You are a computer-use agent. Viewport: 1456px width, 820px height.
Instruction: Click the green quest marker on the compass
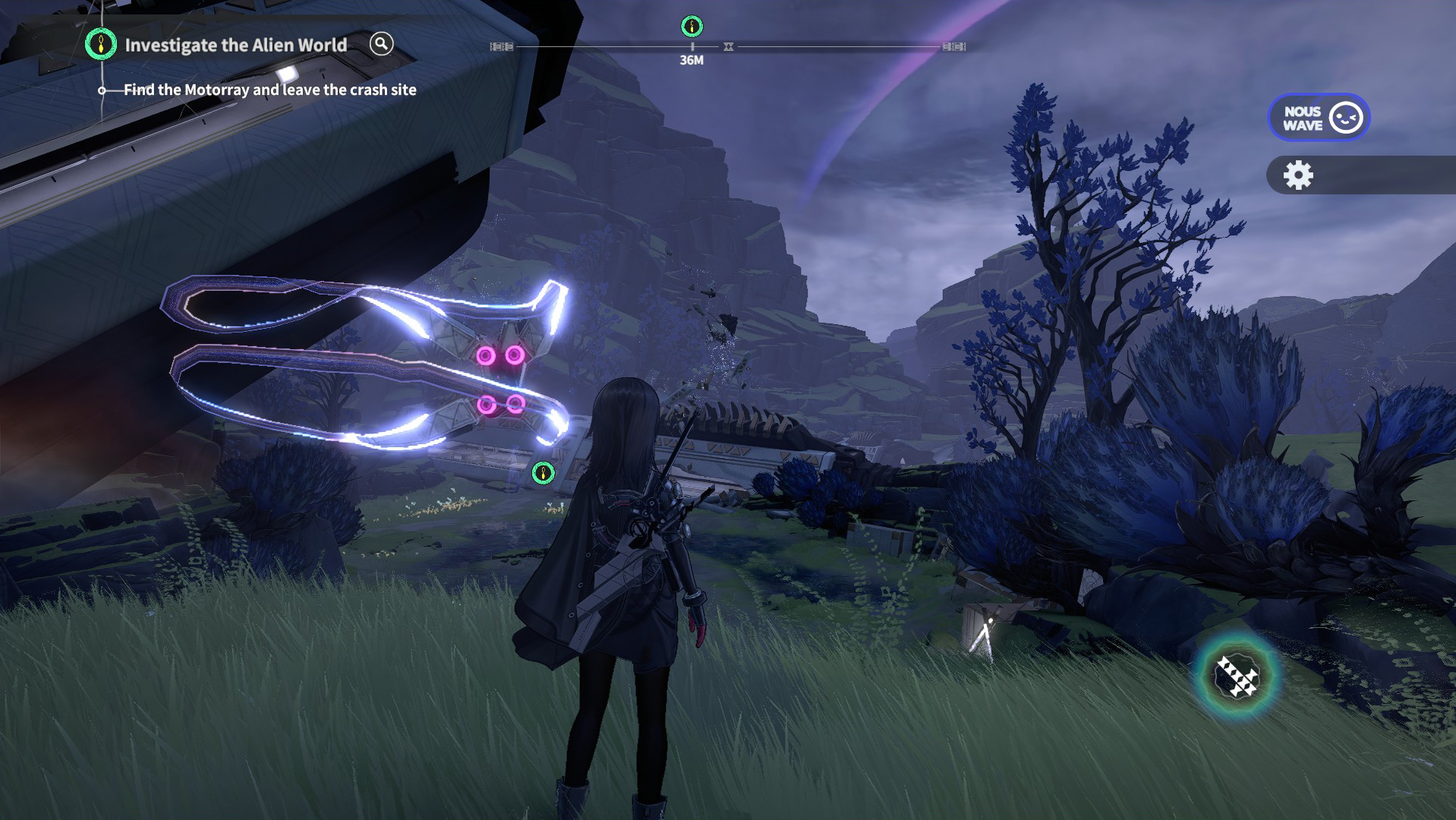coord(692,27)
